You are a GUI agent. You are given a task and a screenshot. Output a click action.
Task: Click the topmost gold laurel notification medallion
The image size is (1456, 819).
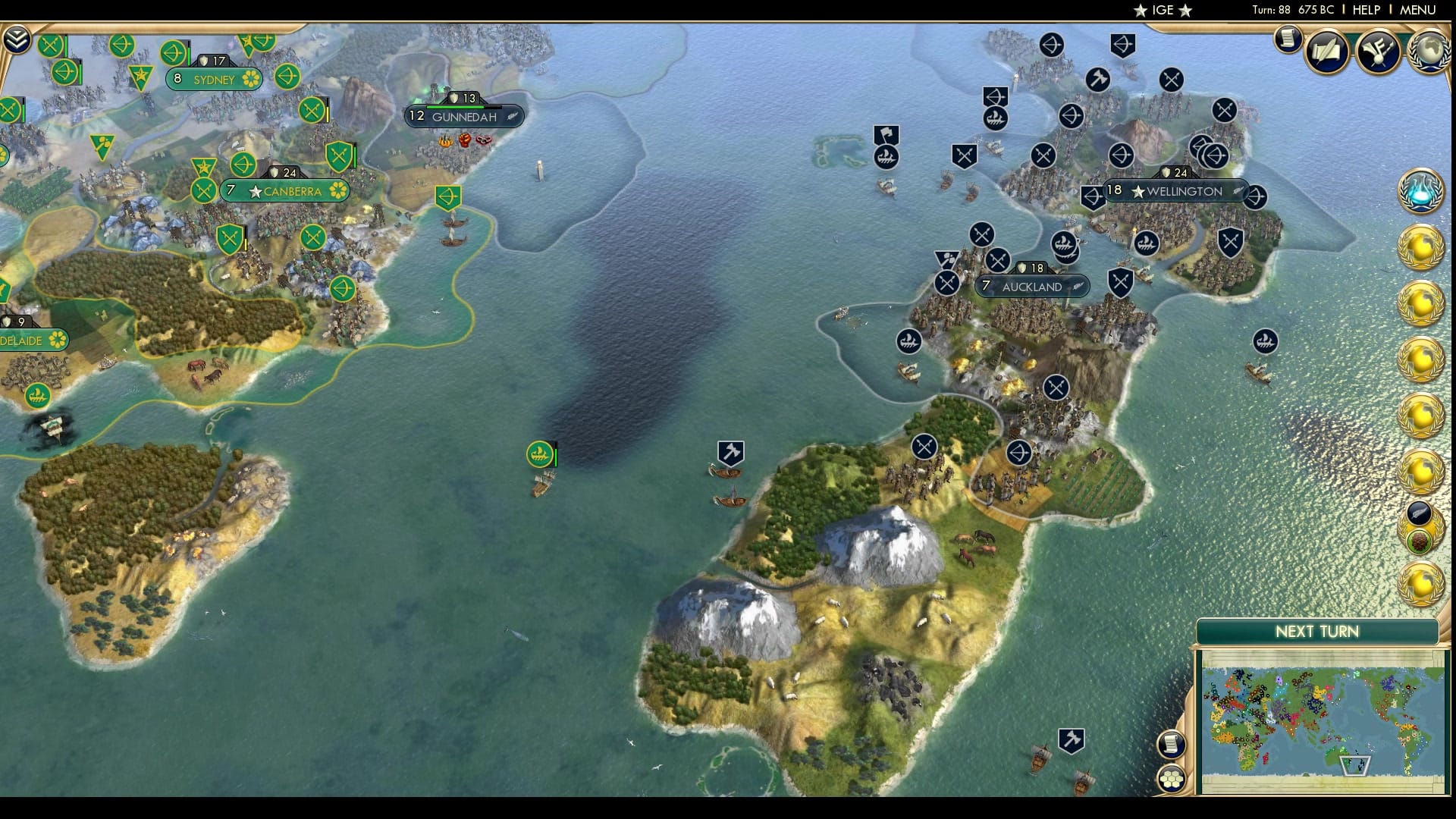point(1423,245)
